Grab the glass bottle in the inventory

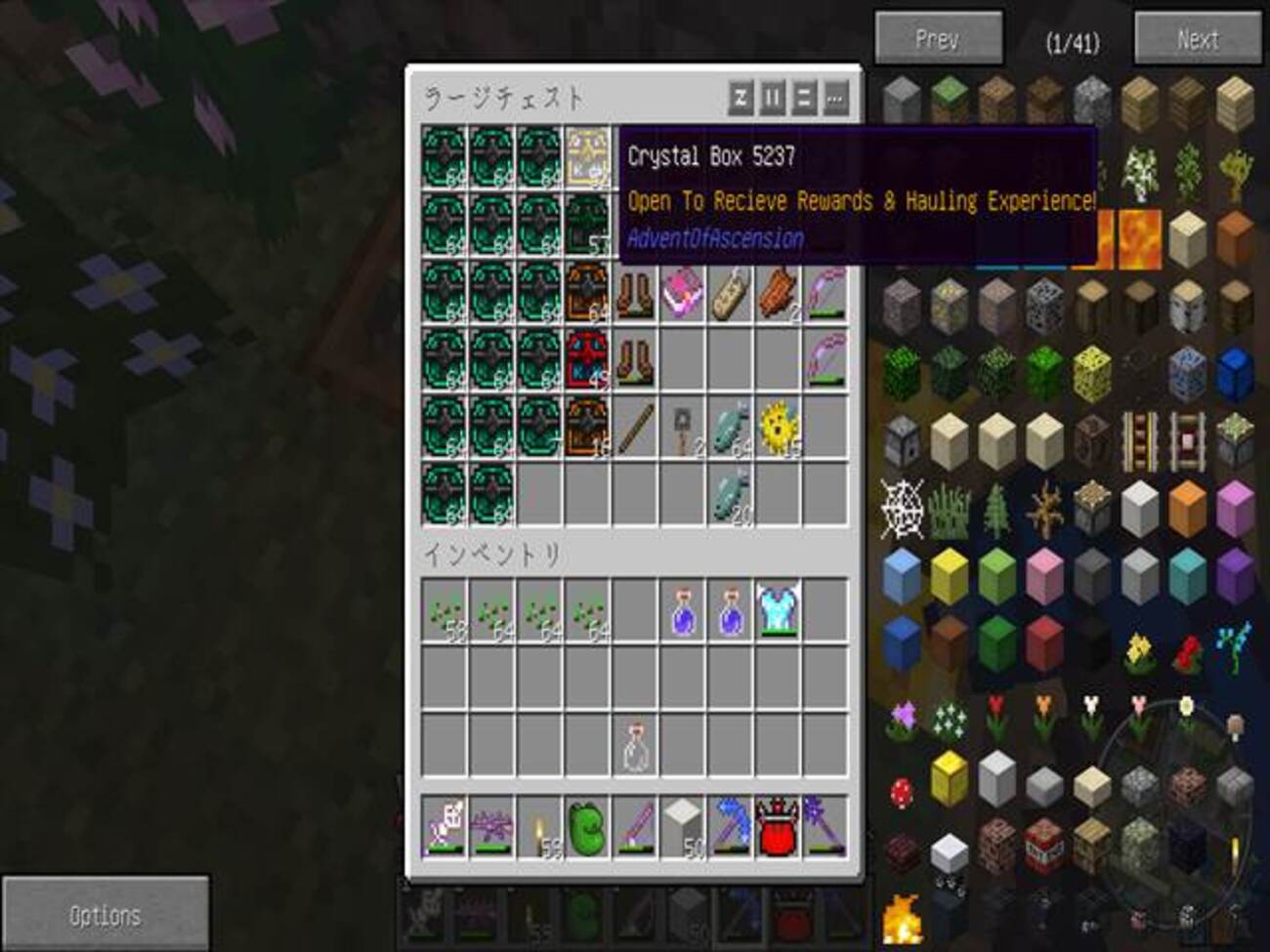click(x=635, y=747)
